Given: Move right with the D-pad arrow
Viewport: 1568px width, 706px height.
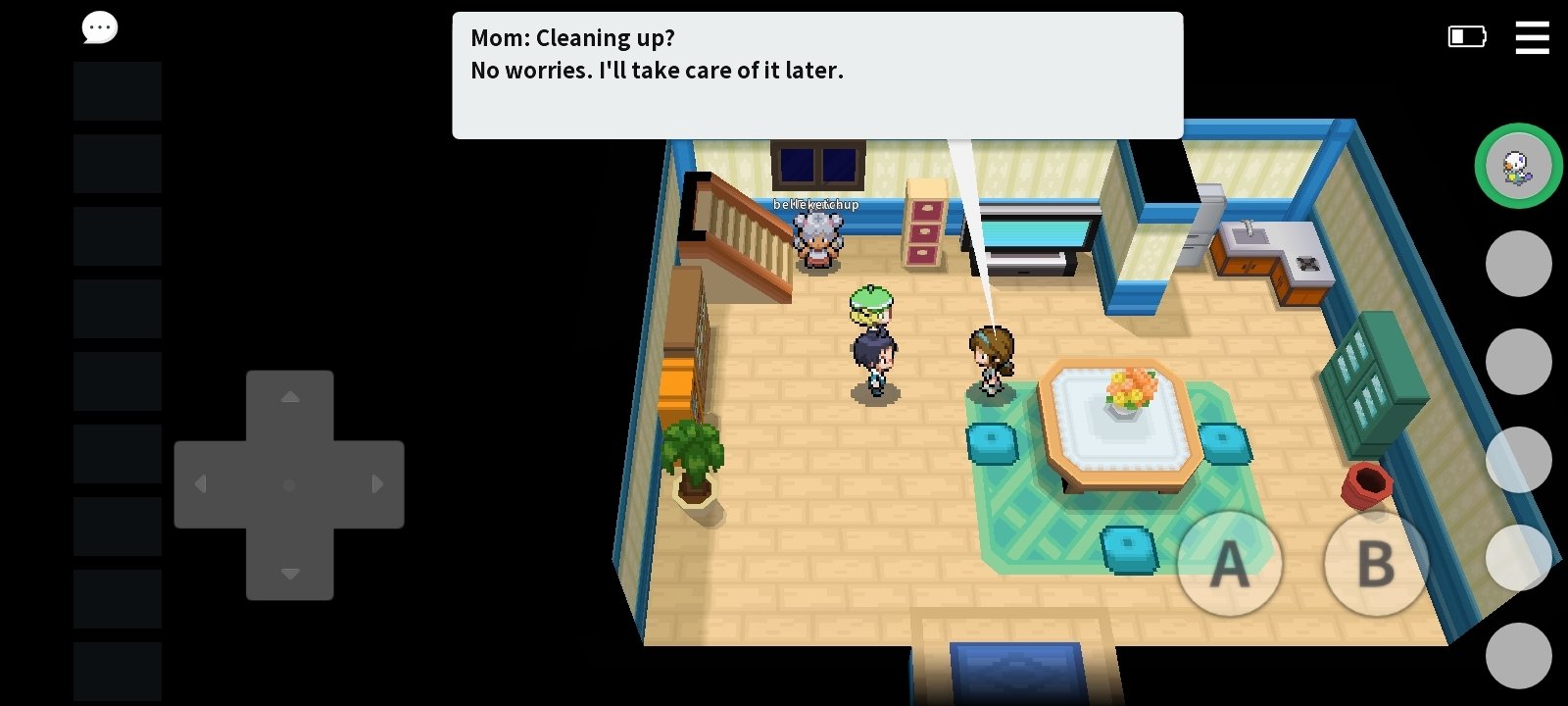Looking at the screenshot, I should click(377, 484).
